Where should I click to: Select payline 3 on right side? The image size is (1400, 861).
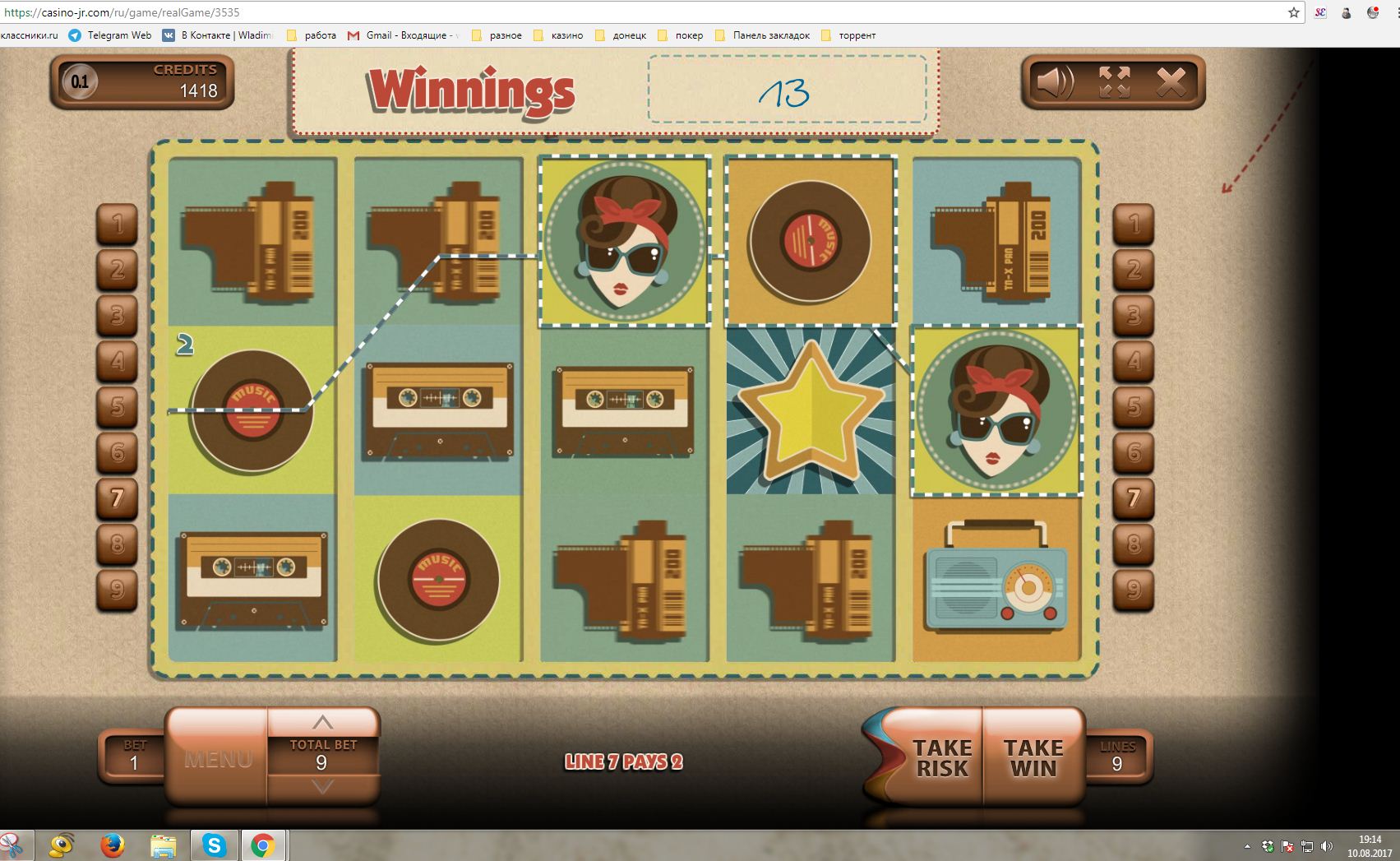[x=1134, y=315]
